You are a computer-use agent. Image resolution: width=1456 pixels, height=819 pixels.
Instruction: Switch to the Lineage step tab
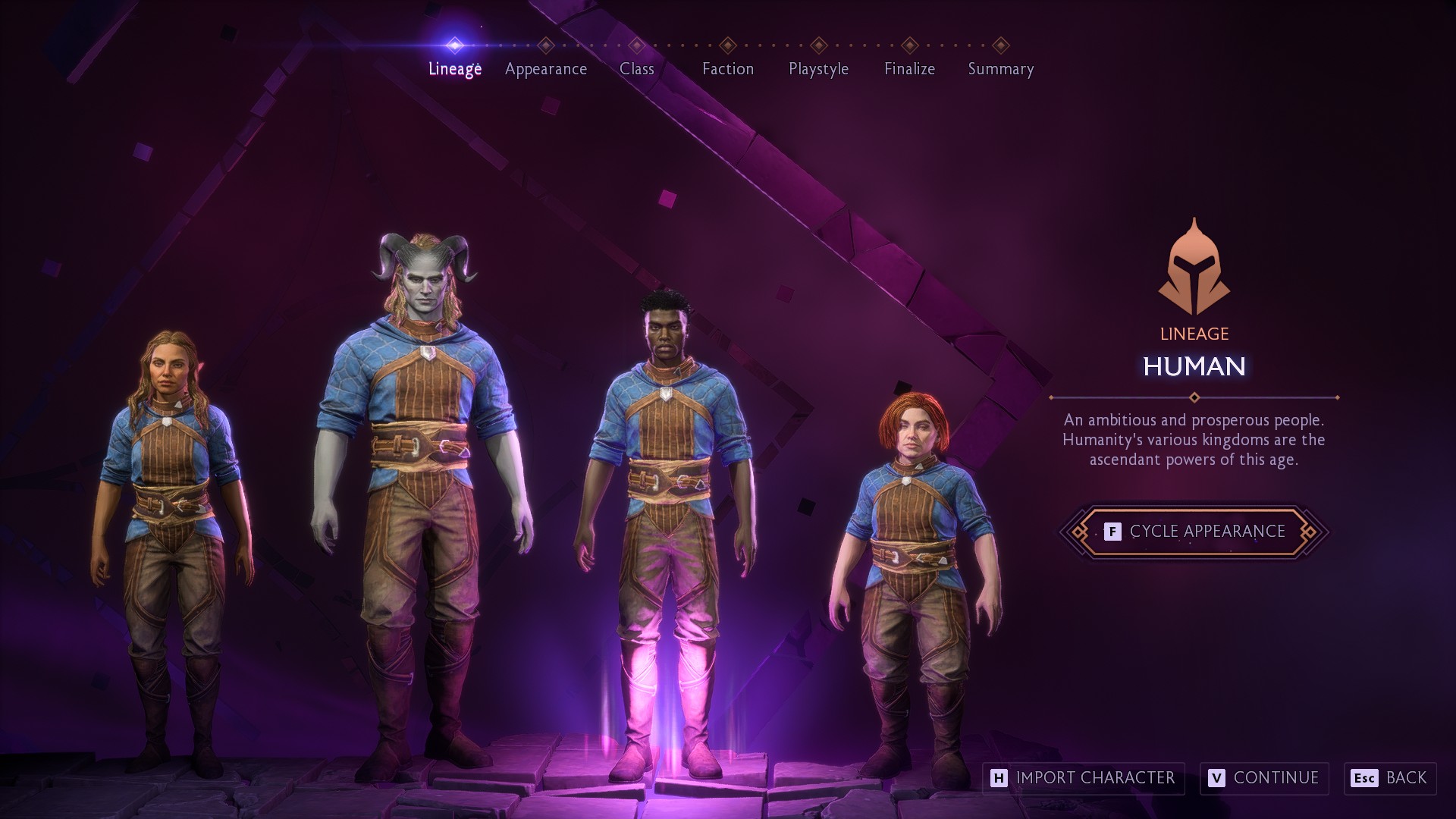pos(455,68)
